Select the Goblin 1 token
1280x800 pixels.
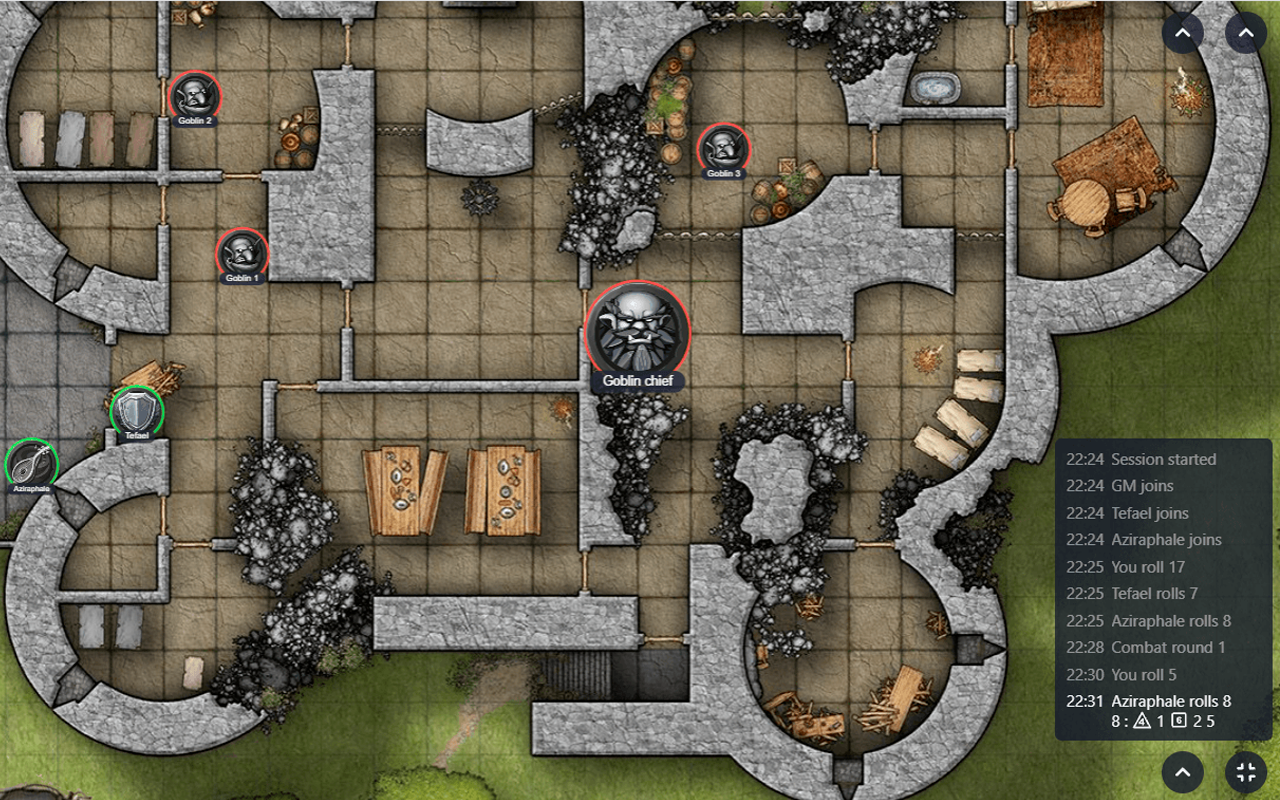tap(242, 253)
